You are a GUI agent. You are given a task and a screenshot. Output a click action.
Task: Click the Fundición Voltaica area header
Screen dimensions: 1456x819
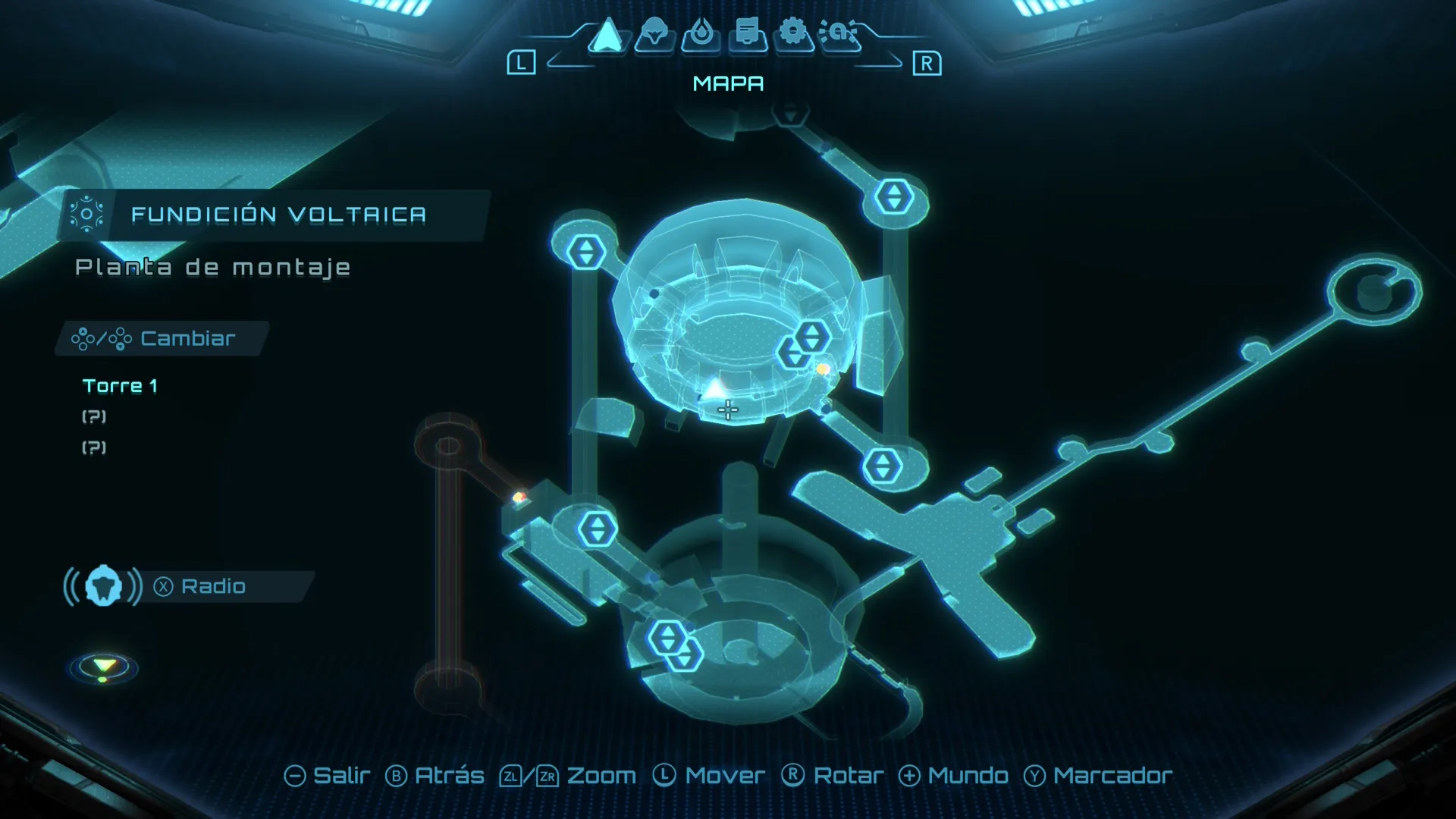[278, 215]
